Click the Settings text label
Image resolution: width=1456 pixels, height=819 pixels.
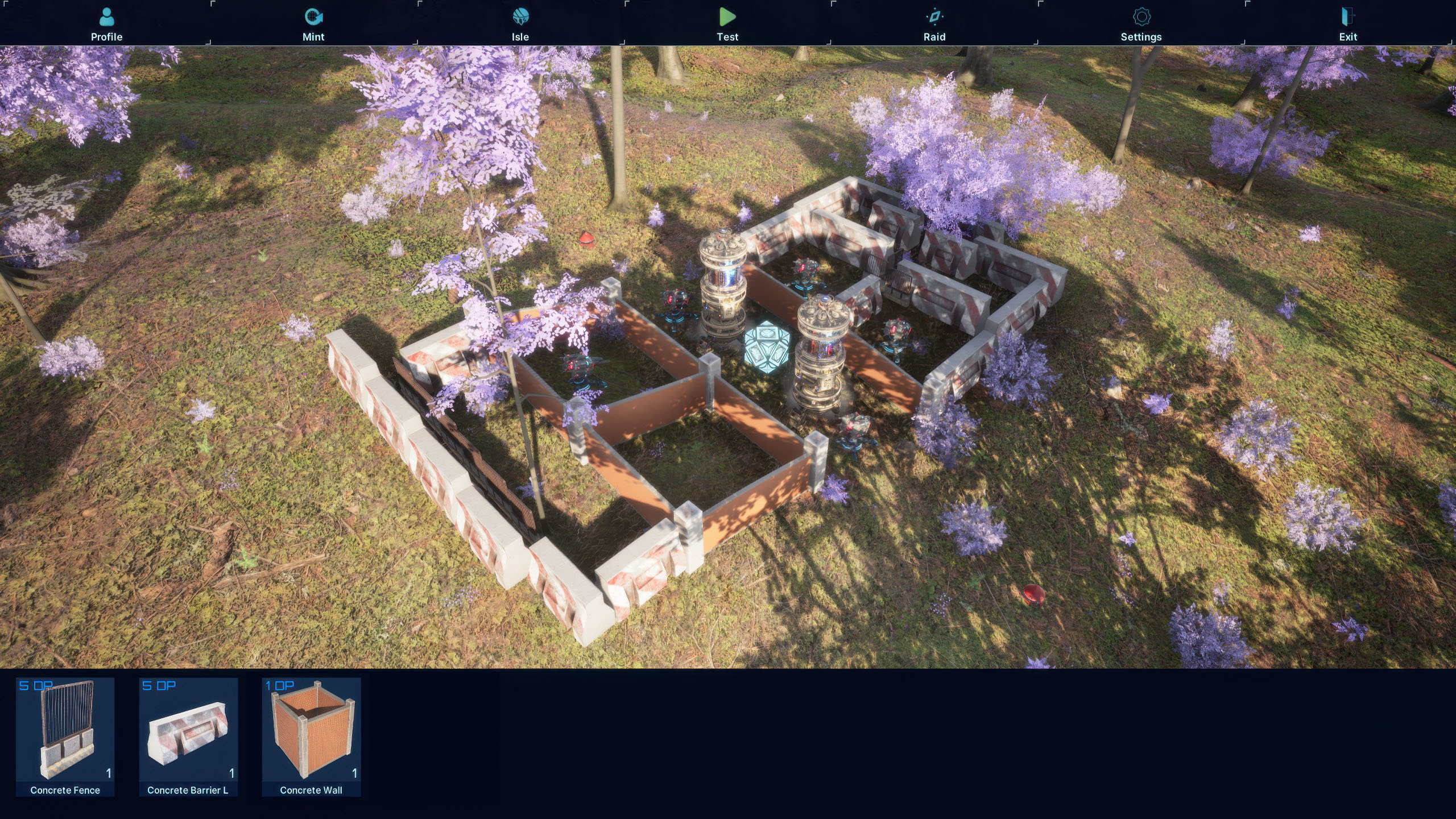[1142, 36]
